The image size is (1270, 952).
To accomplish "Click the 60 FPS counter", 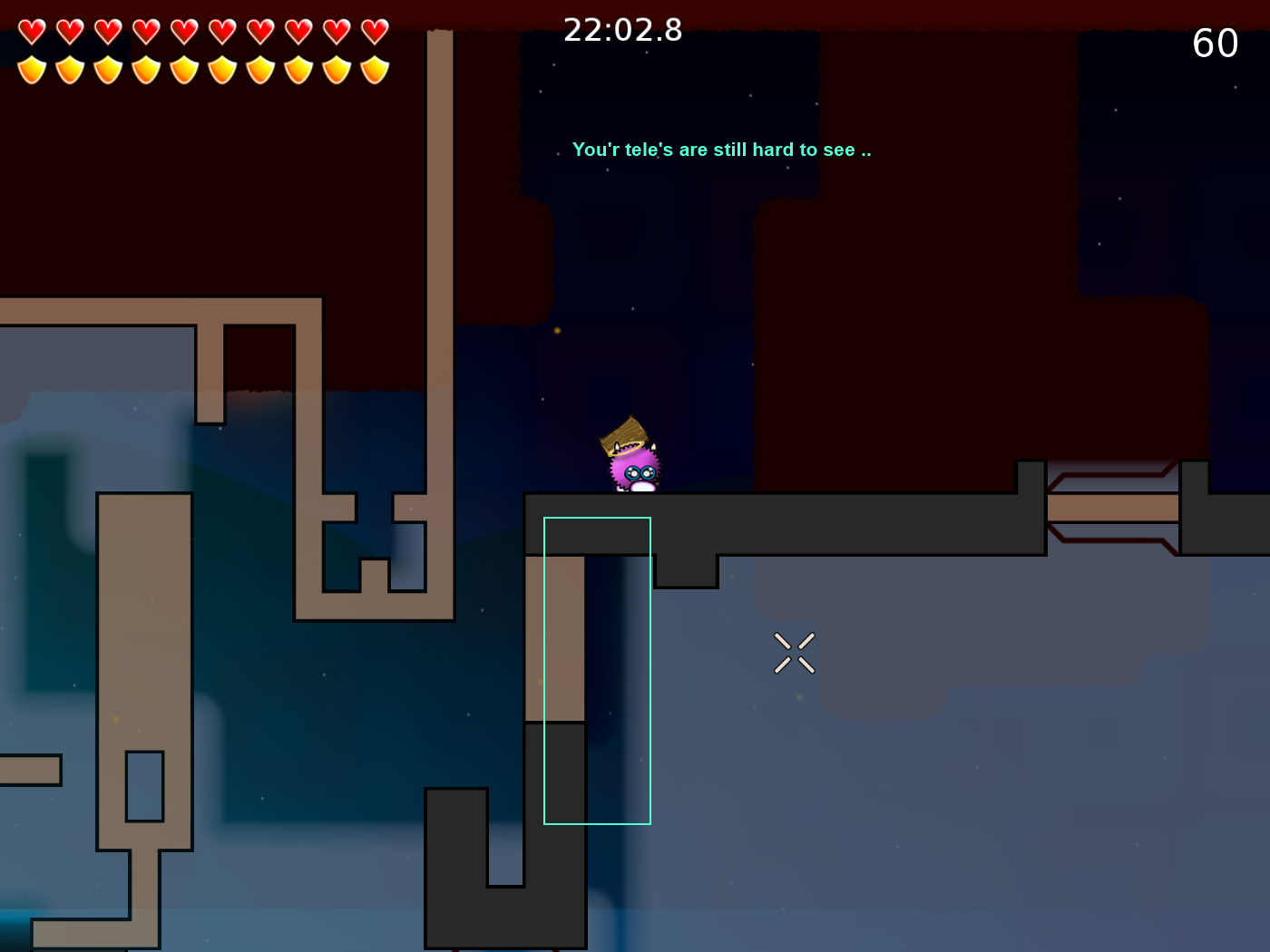I will coord(1216,44).
